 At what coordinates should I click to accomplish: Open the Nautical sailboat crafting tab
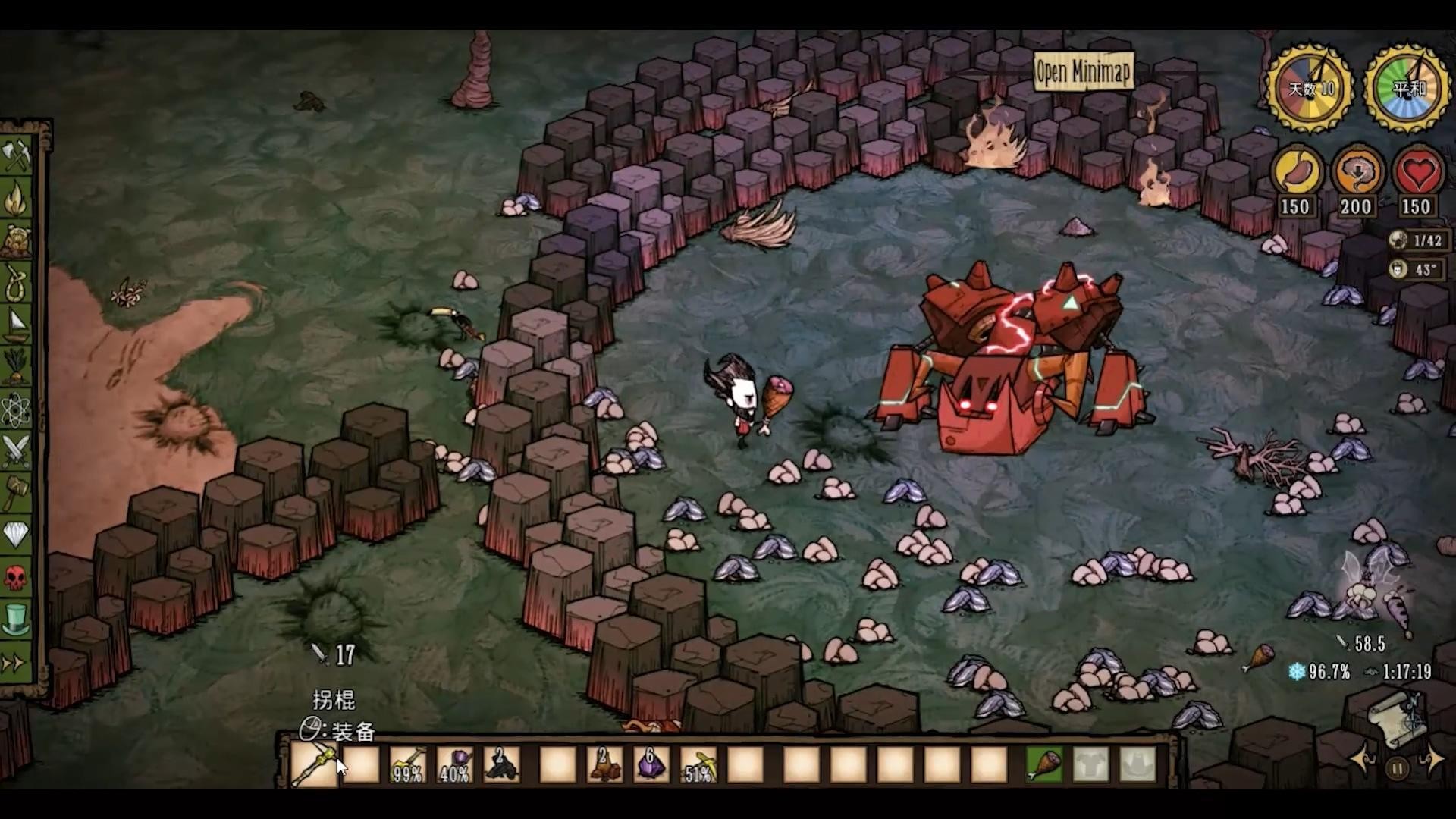coord(17,326)
